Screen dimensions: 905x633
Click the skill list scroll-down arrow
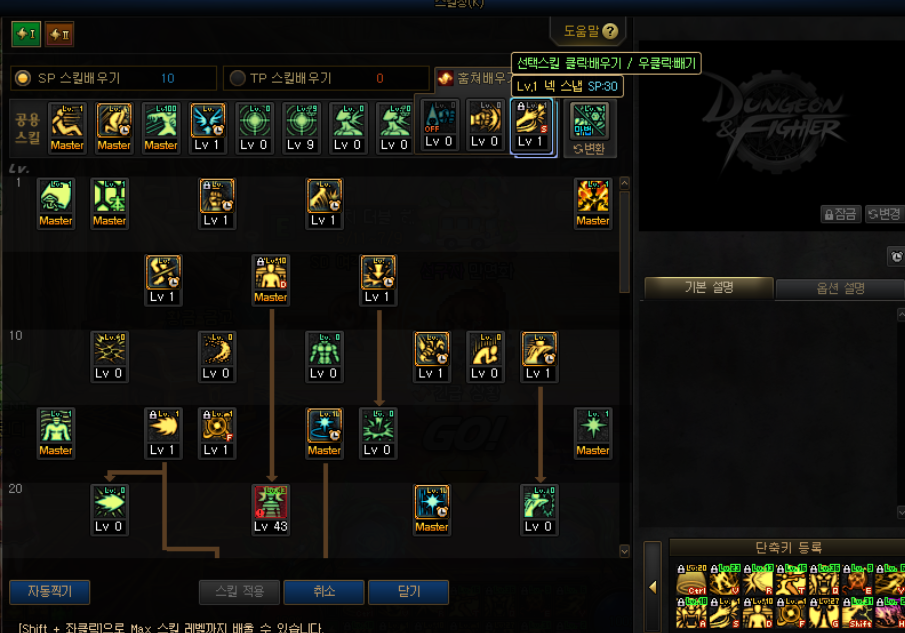pyautogui.click(x=625, y=551)
